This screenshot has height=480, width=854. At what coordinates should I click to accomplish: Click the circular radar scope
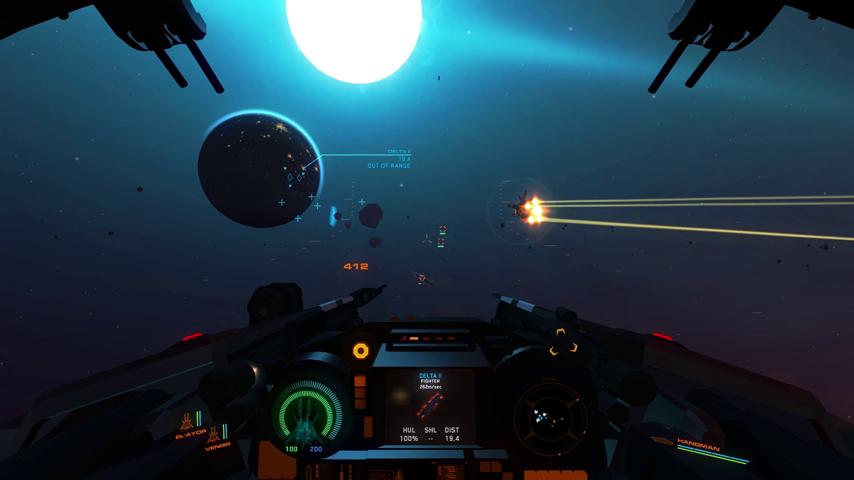549,414
